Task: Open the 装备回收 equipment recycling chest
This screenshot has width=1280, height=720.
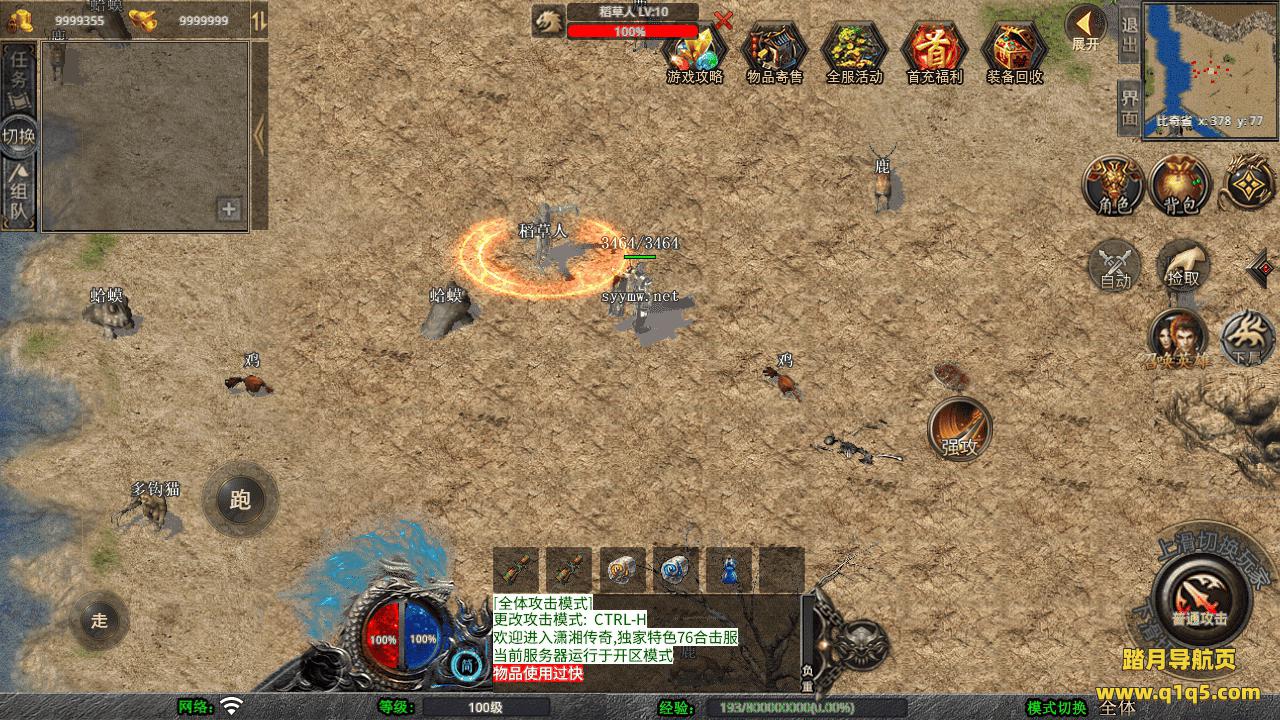Action: coord(1014,50)
